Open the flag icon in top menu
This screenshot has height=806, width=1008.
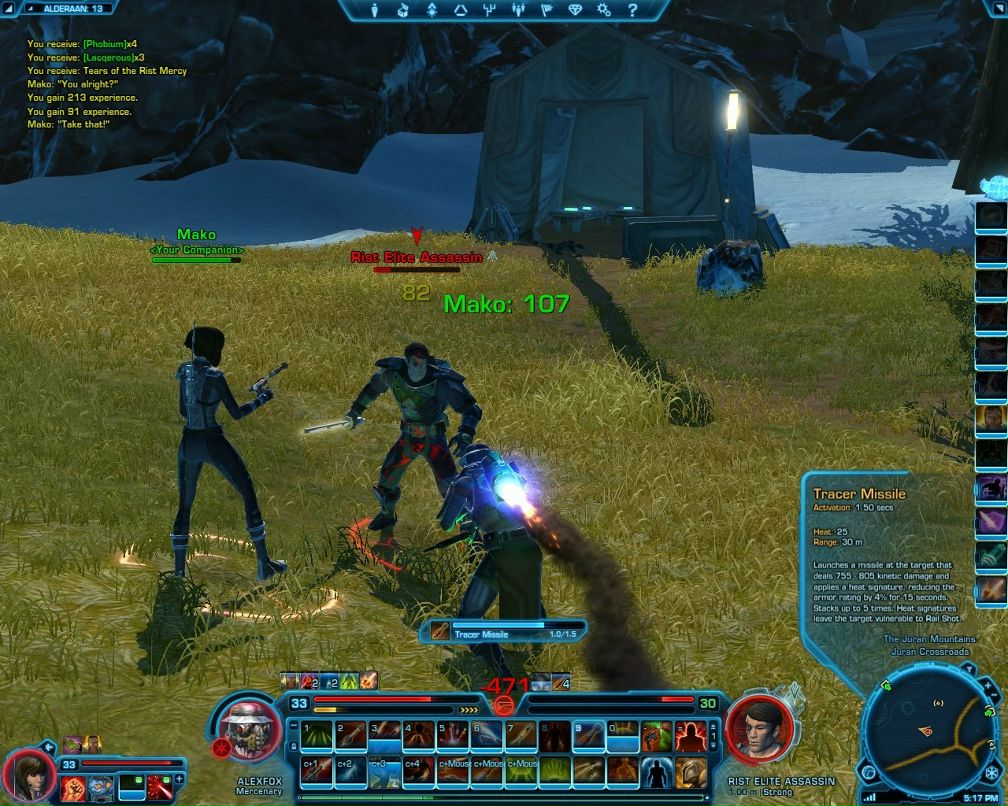(x=547, y=10)
